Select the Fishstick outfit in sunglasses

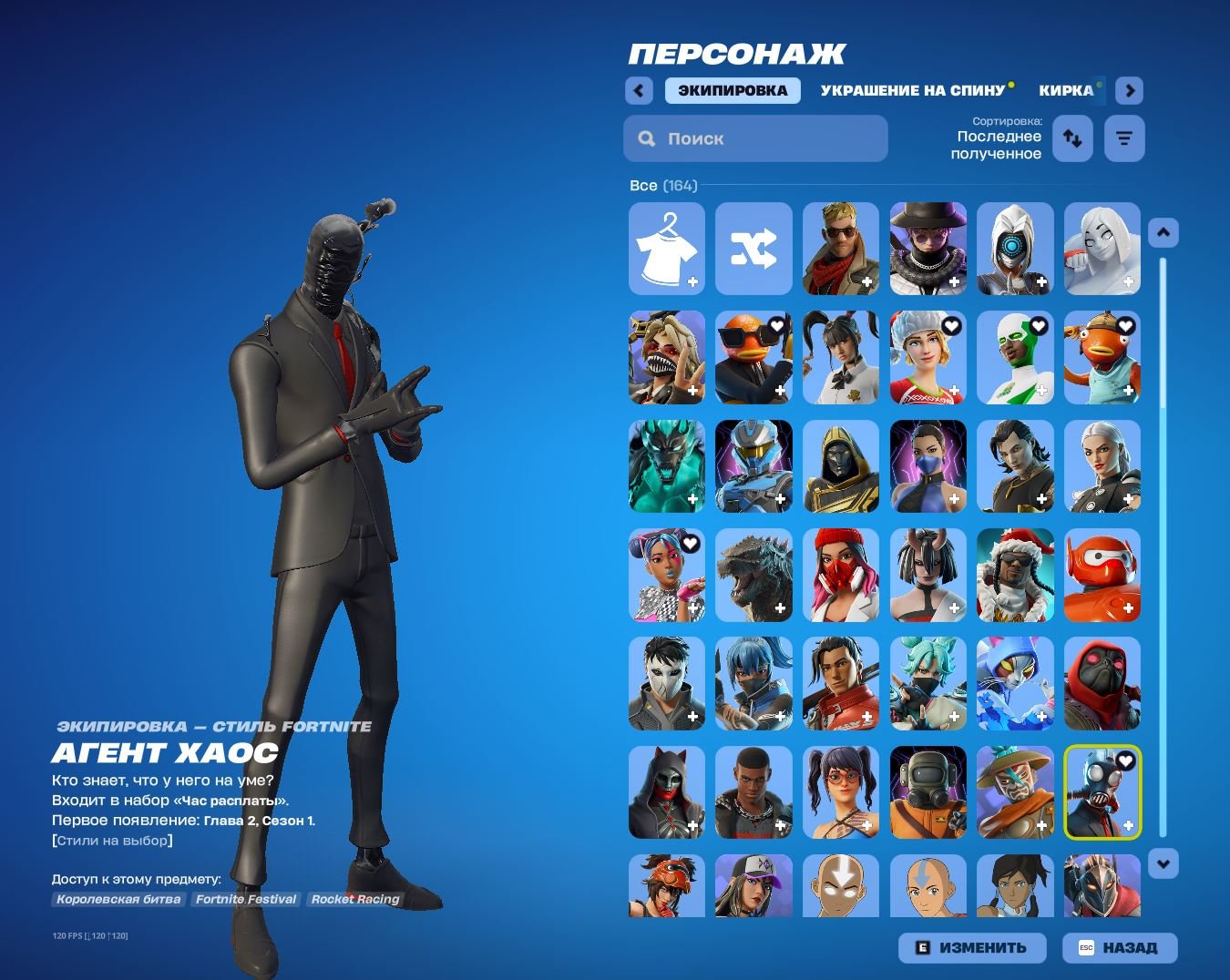coord(753,357)
